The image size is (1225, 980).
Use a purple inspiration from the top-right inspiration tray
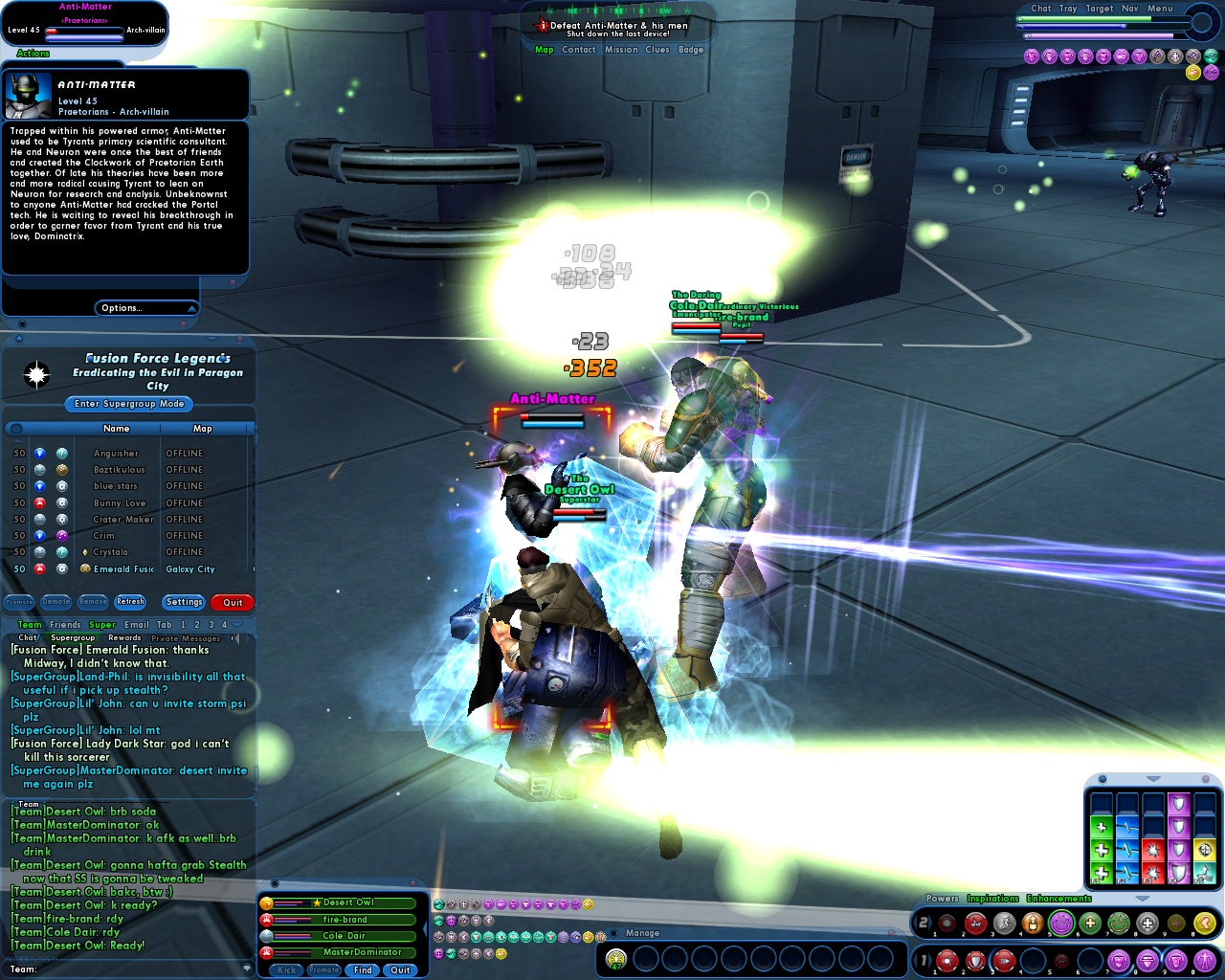coord(1034,56)
